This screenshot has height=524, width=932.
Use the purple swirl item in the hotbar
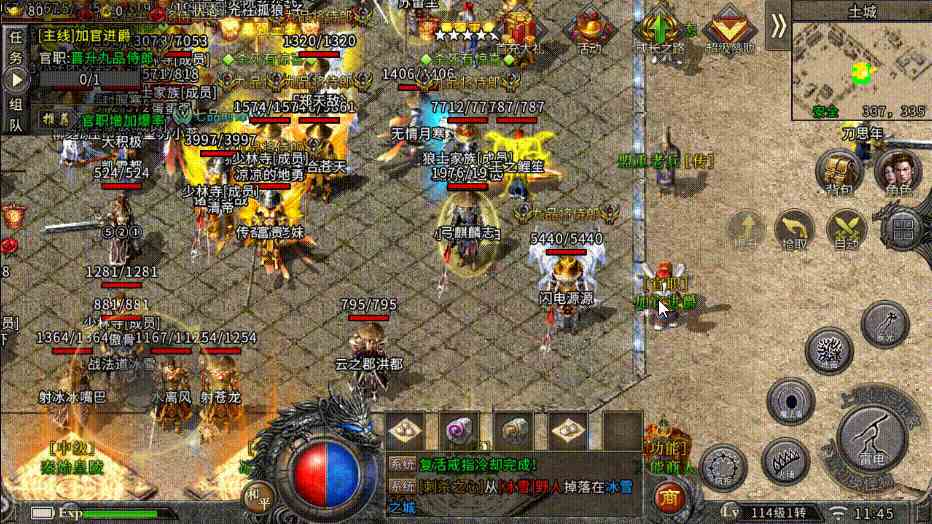(x=460, y=431)
